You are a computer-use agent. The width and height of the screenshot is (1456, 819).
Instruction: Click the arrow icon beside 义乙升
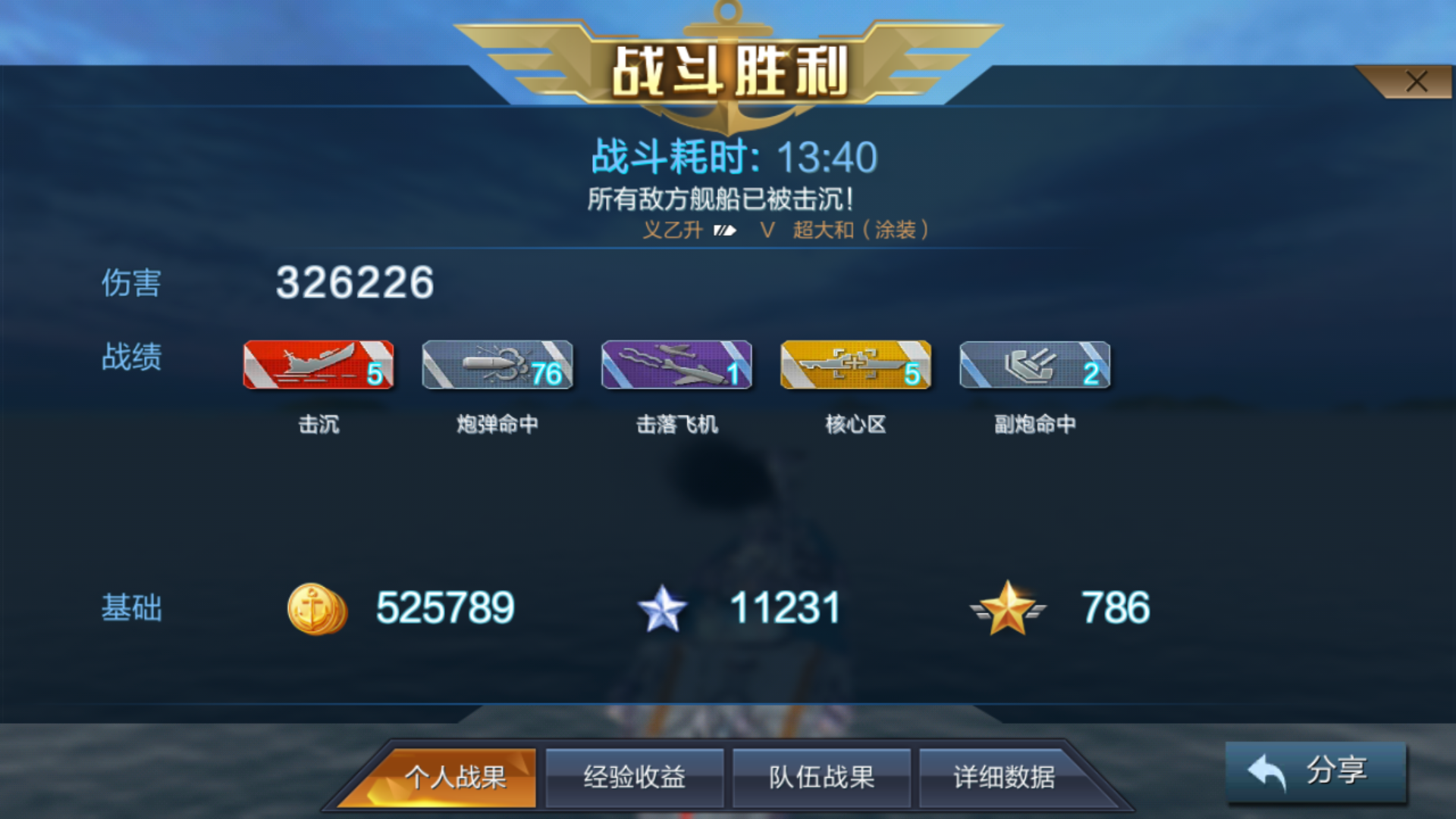(x=726, y=230)
